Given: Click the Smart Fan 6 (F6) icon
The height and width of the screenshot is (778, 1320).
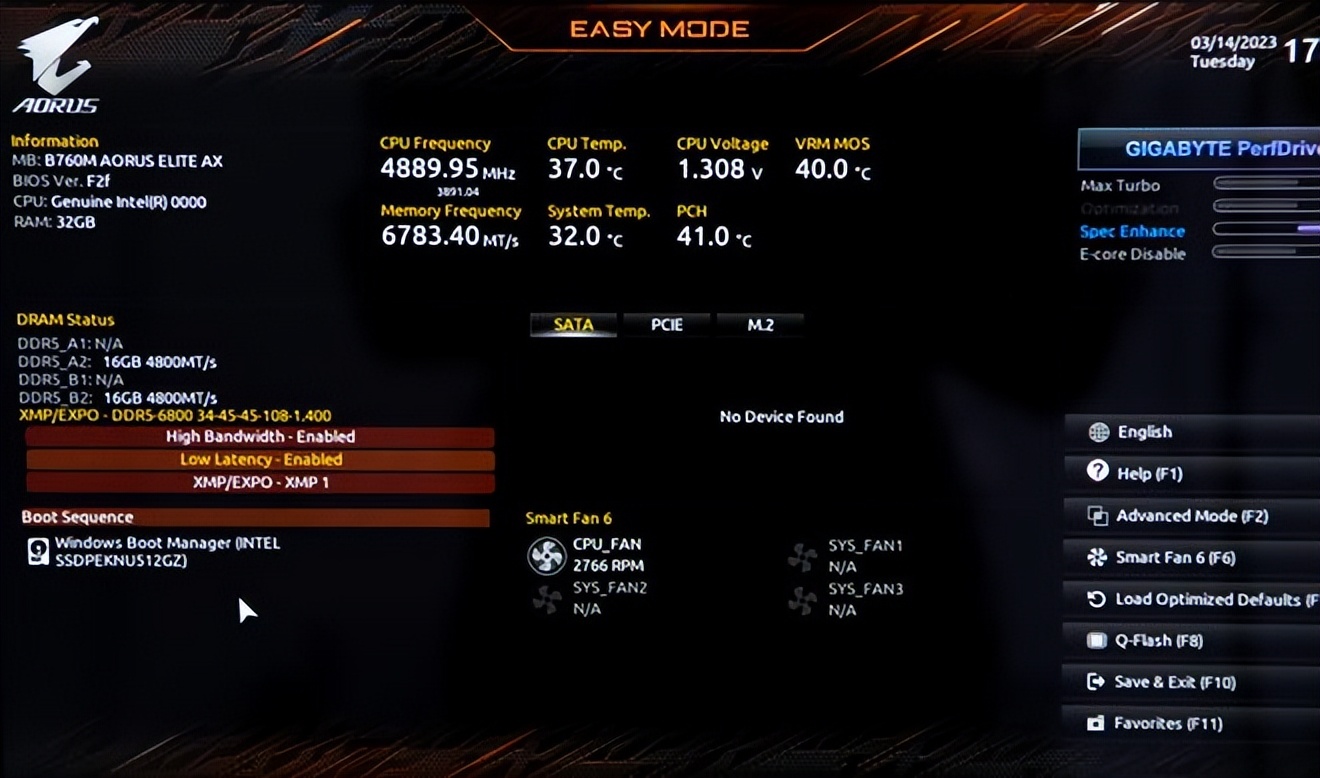Looking at the screenshot, I should pos(1097,557).
